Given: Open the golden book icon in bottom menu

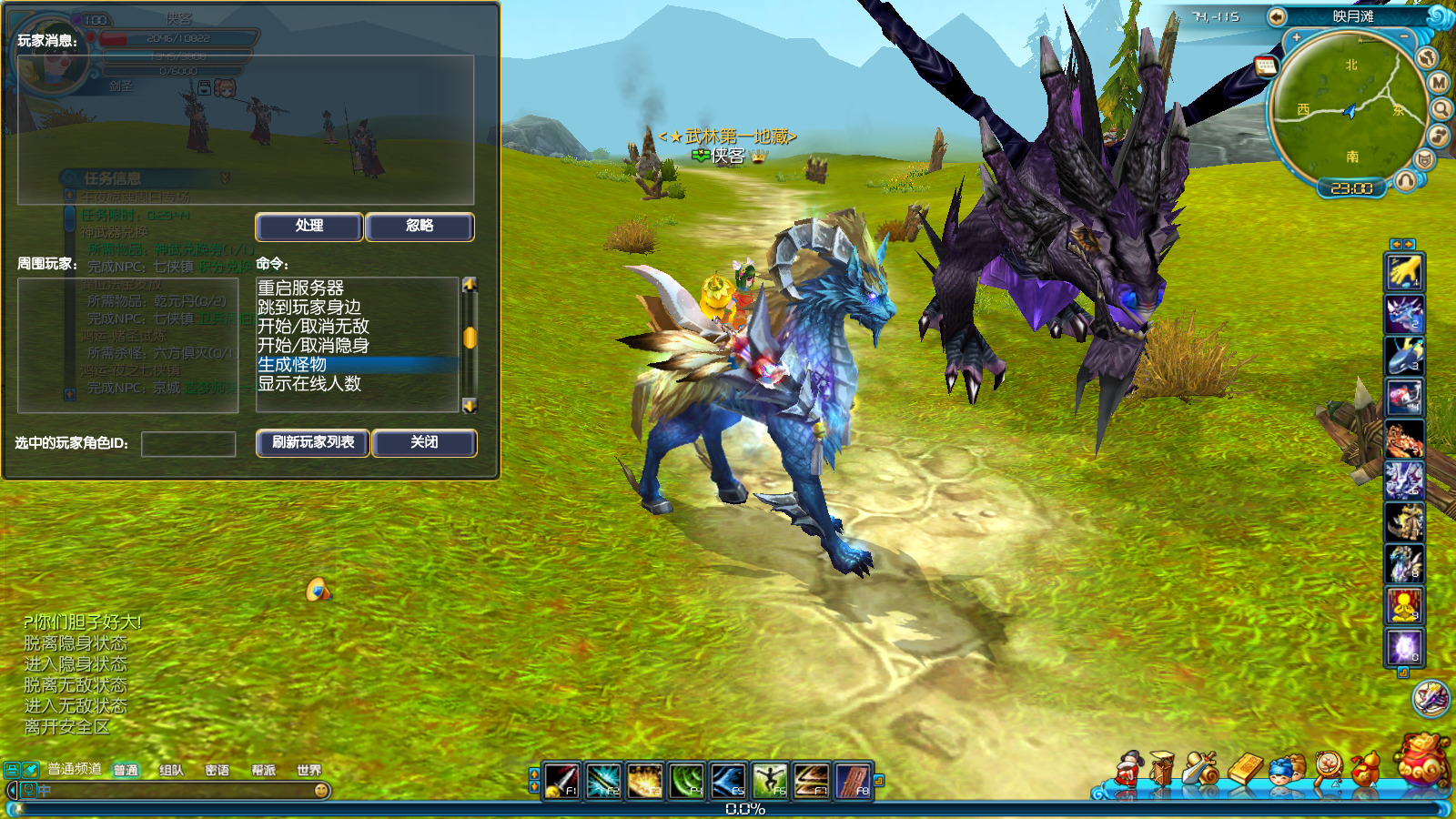Looking at the screenshot, I should (x=1245, y=770).
